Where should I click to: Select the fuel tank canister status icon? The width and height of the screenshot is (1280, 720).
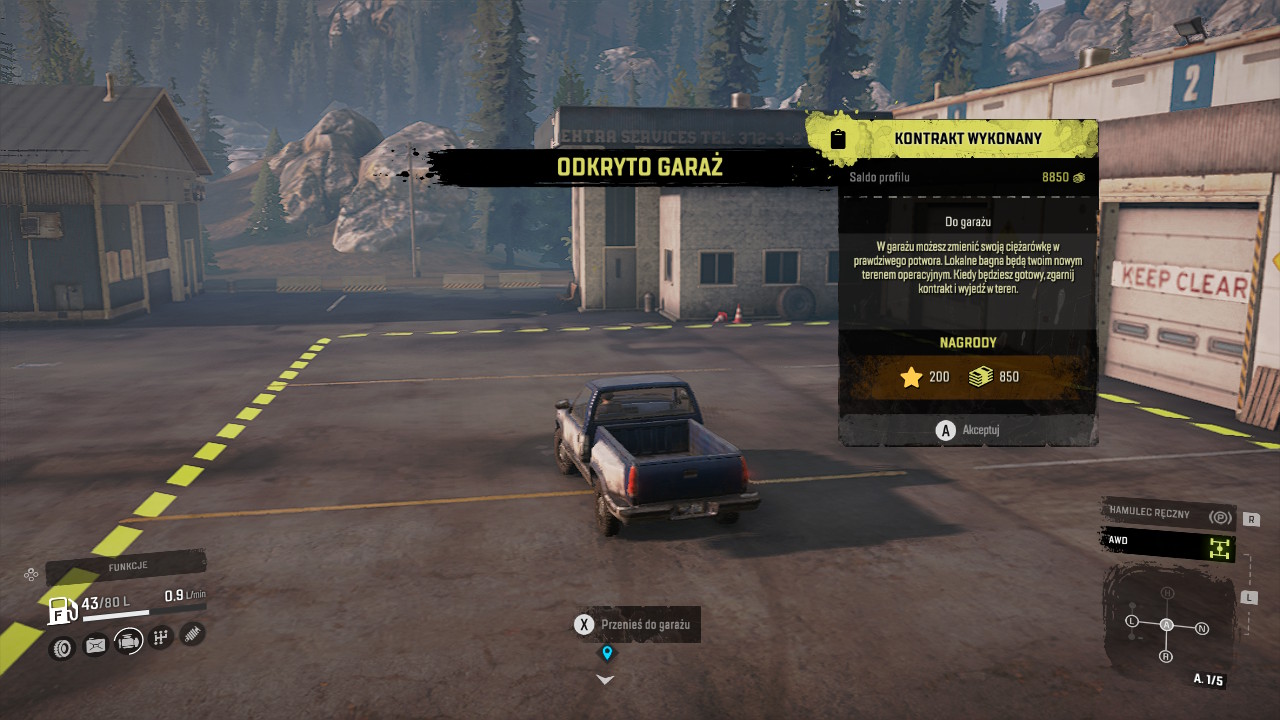click(95, 645)
